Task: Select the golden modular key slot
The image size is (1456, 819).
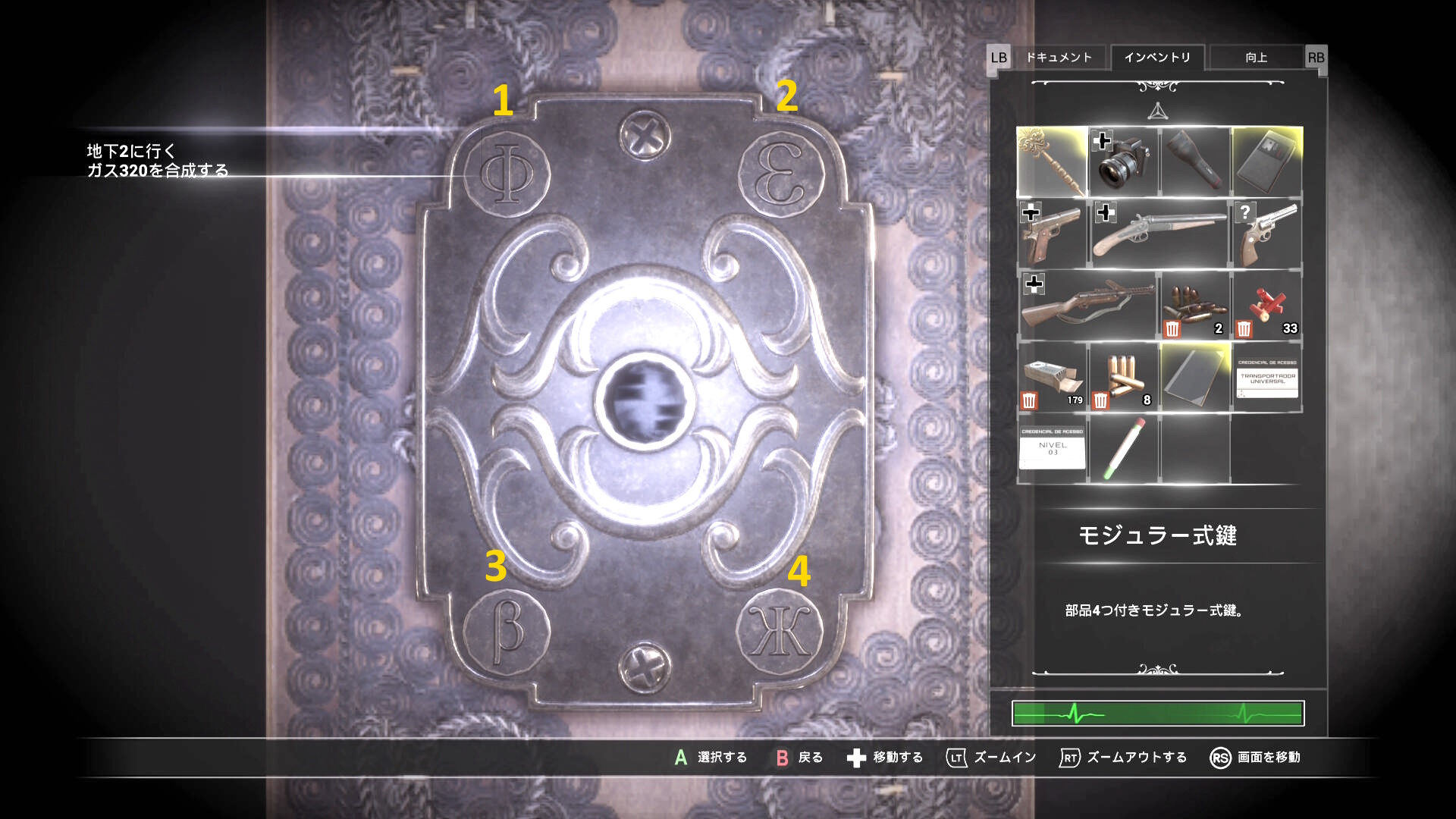Action: click(1052, 162)
